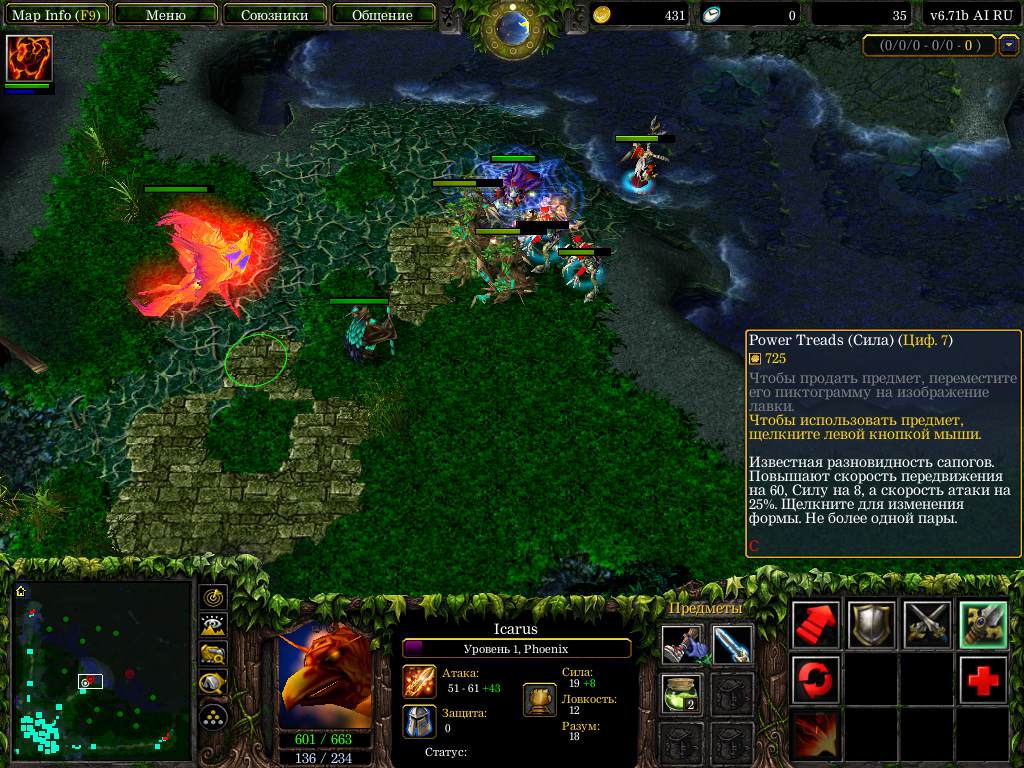Select the hero icon in the top-left corner
The height and width of the screenshot is (768, 1024).
click(x=29, y=58)
